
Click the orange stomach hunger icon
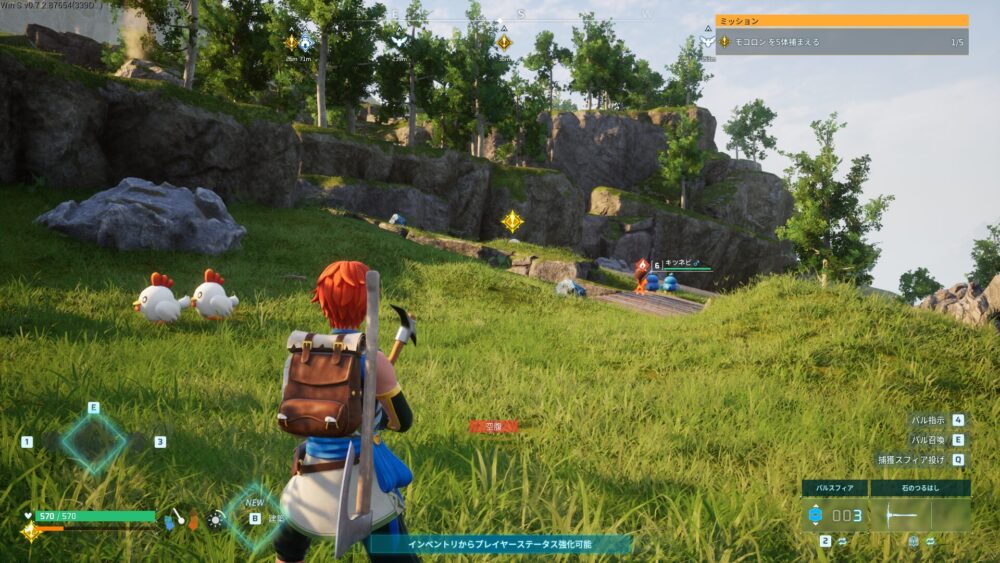pos(194,520)
